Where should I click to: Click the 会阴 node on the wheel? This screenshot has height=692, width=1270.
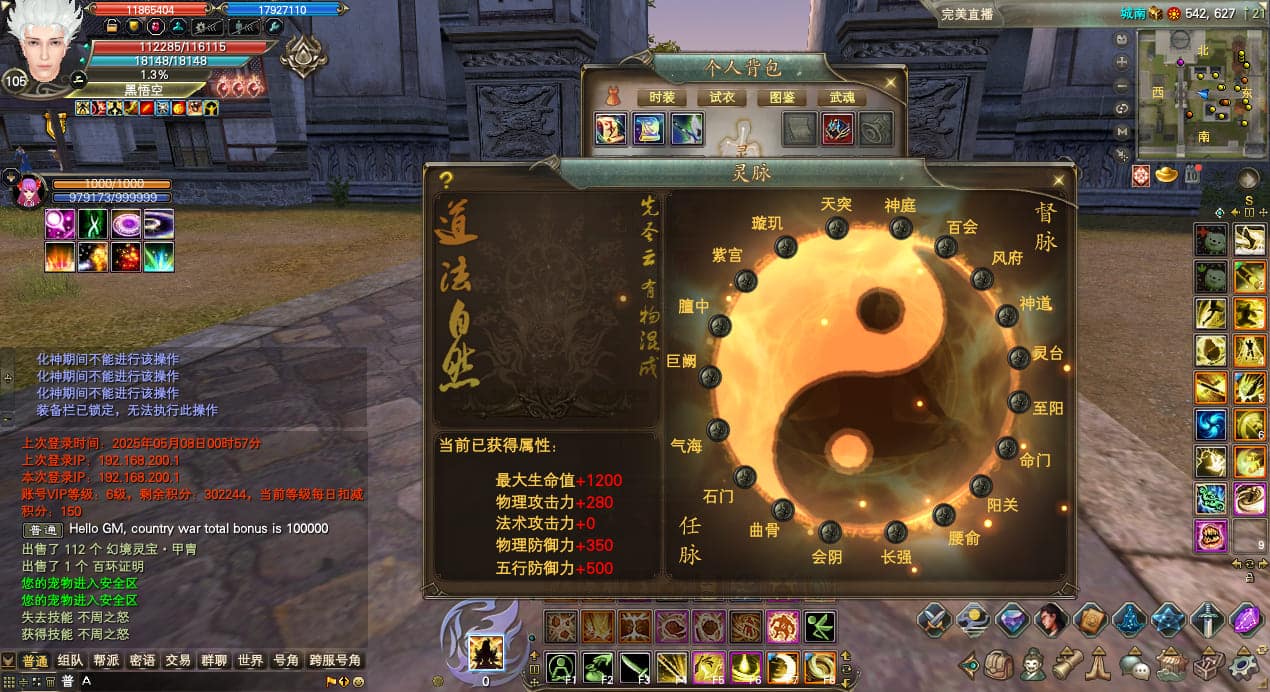coord(830,532)
